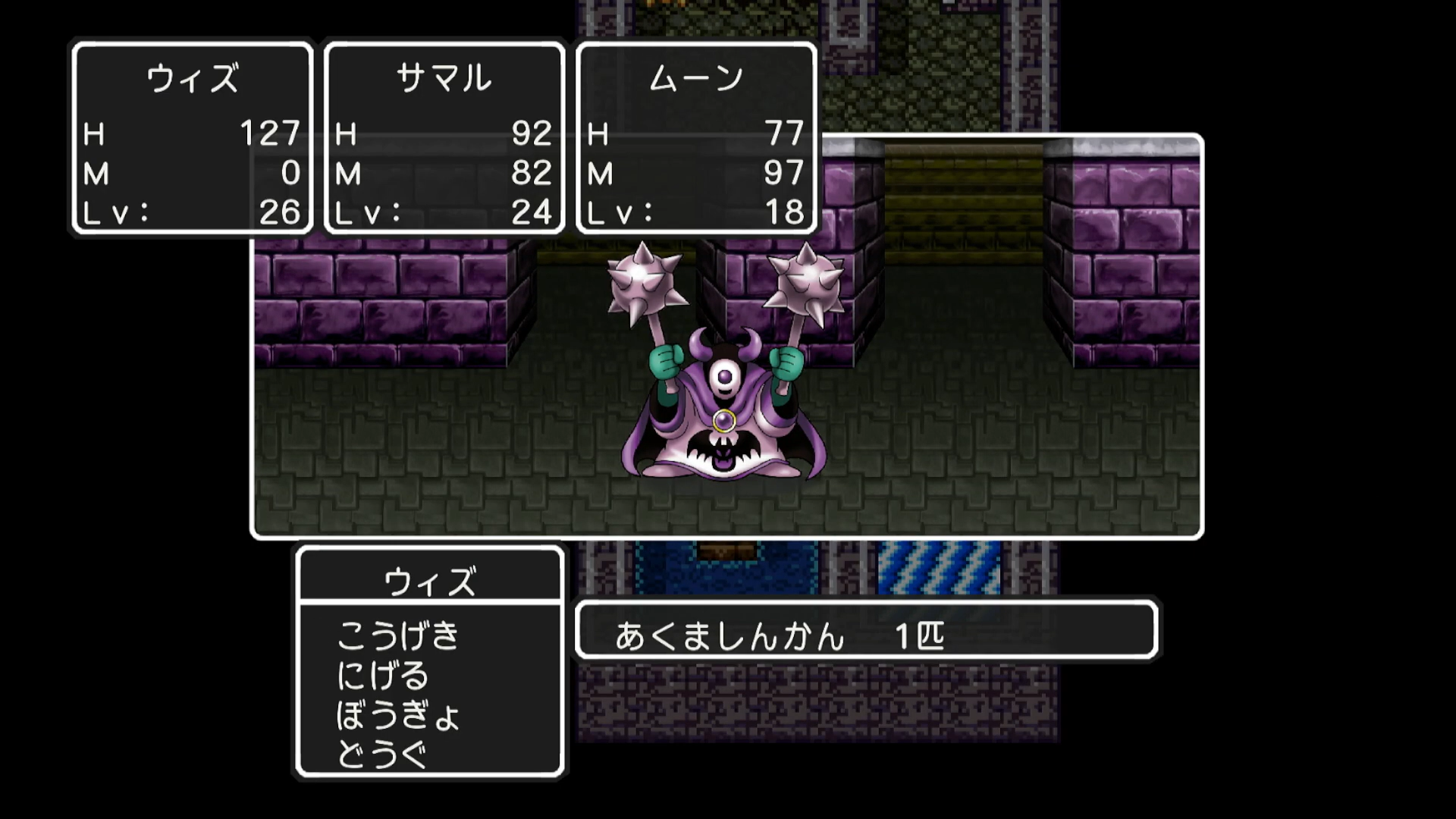Select ムーン's status window
1456x819 pixels.
tap(695, 136)
